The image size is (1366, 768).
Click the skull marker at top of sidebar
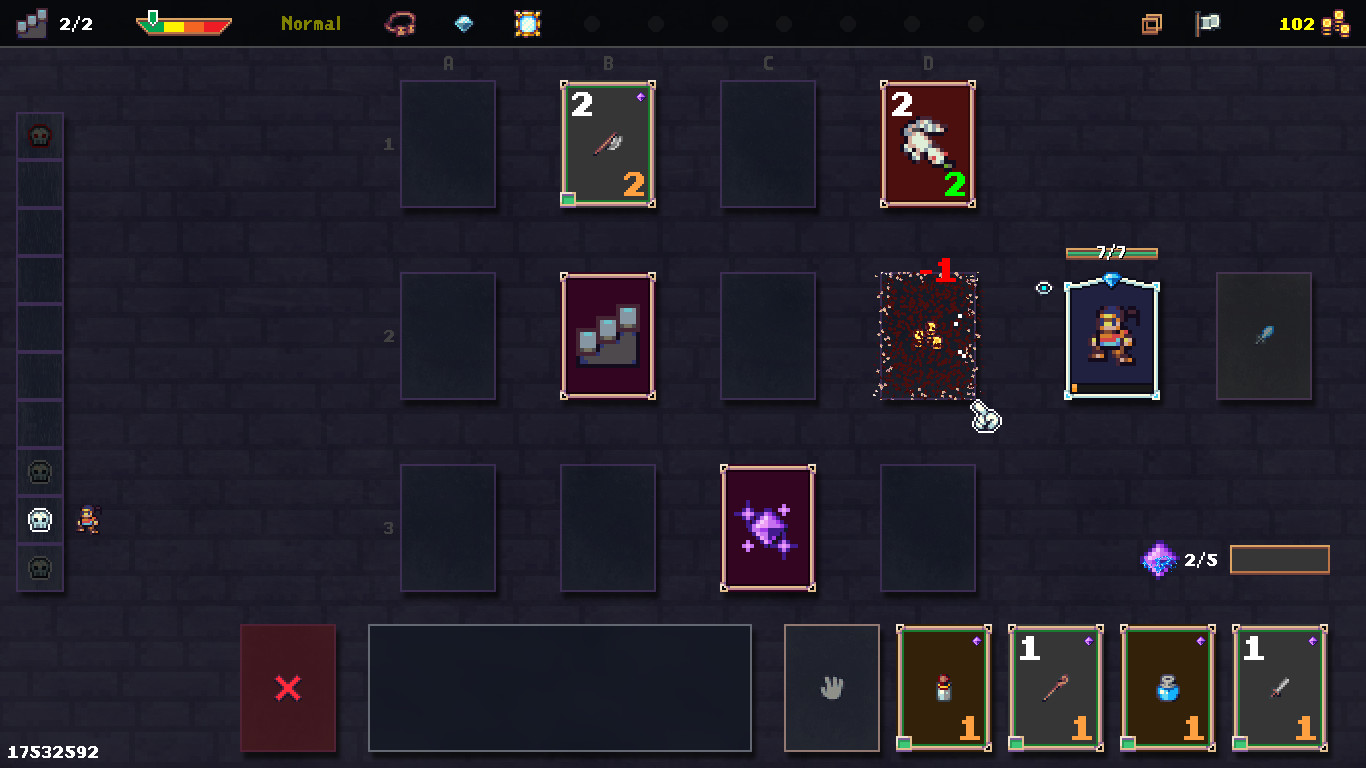pos(40,135)
